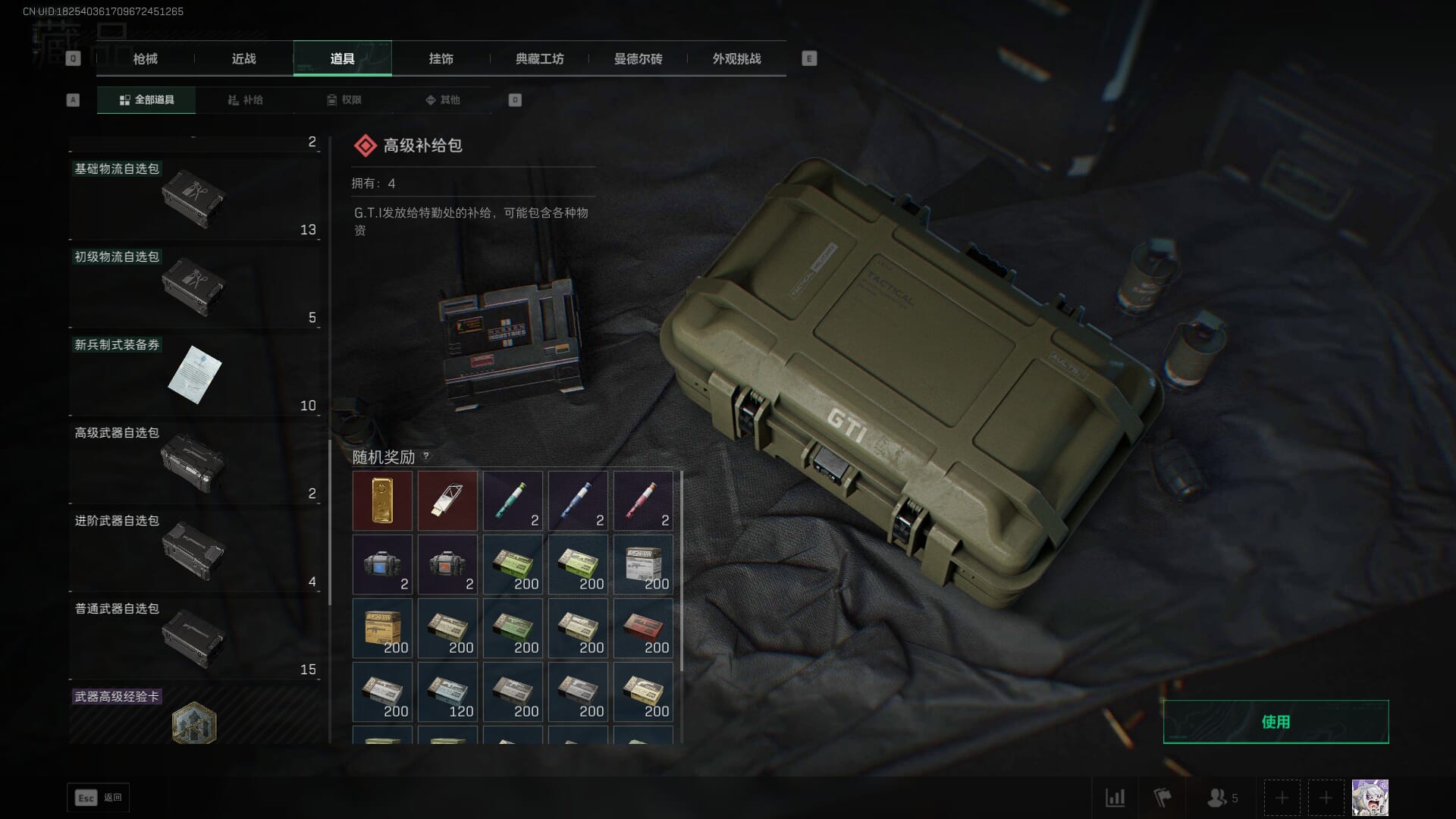Click the 使用 button

coord(1276,722)
